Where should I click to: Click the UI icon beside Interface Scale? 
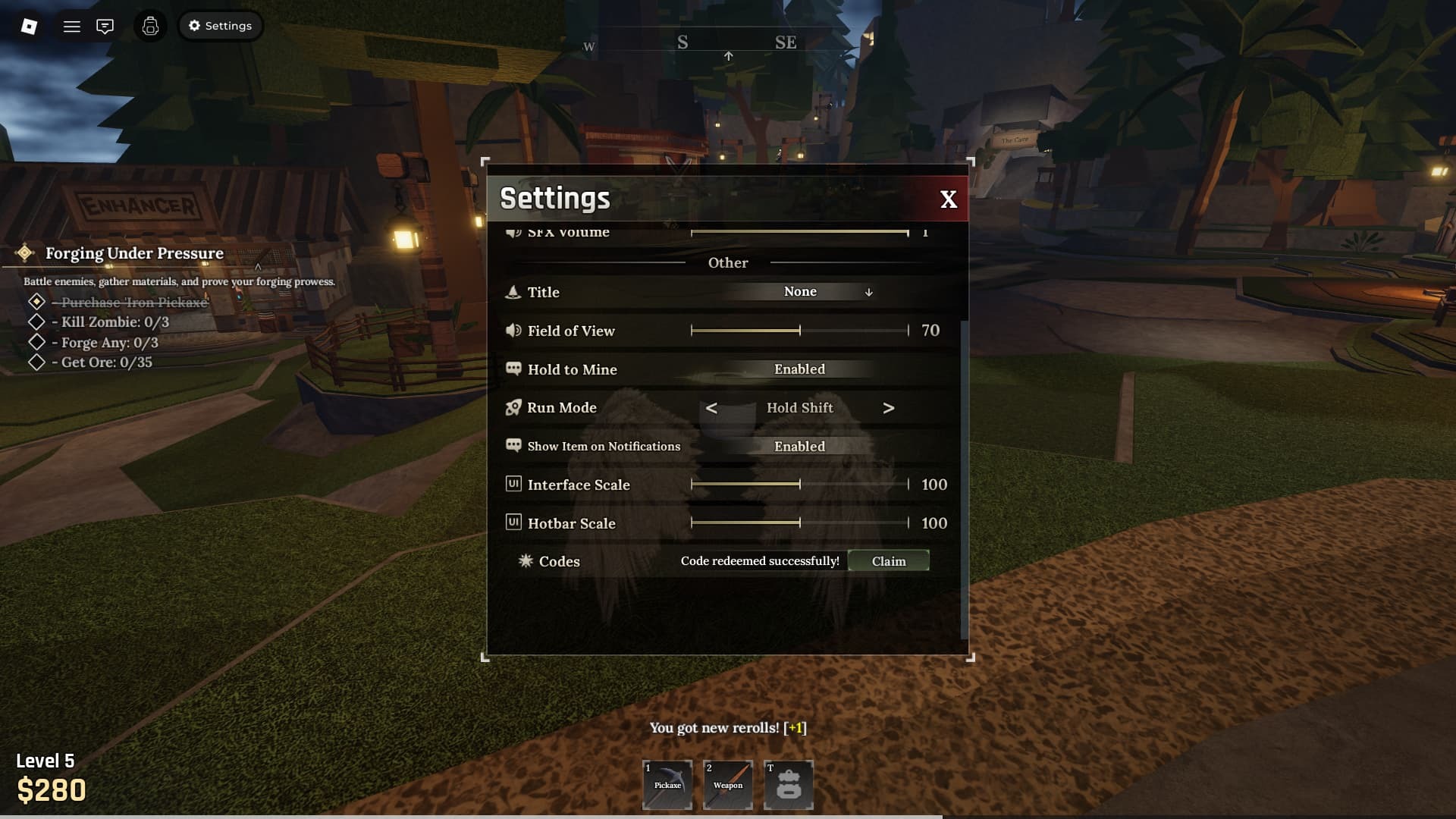(512, 485)
